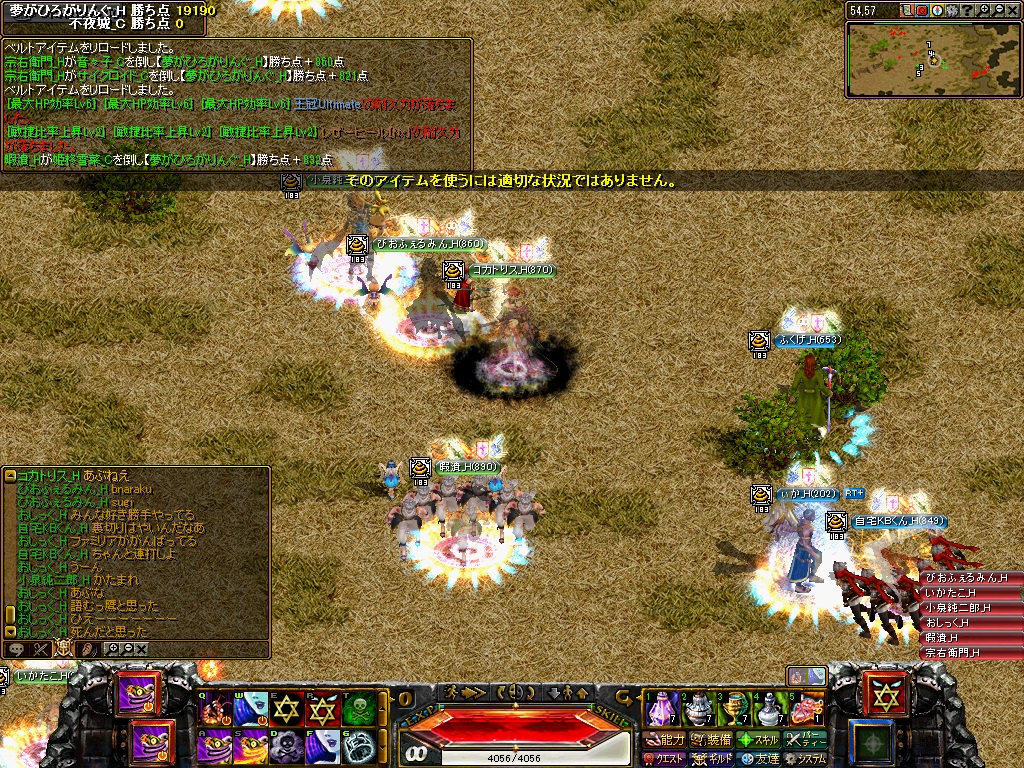
Task: Activate the centipede skill on Q
Action: coord(215,709)
